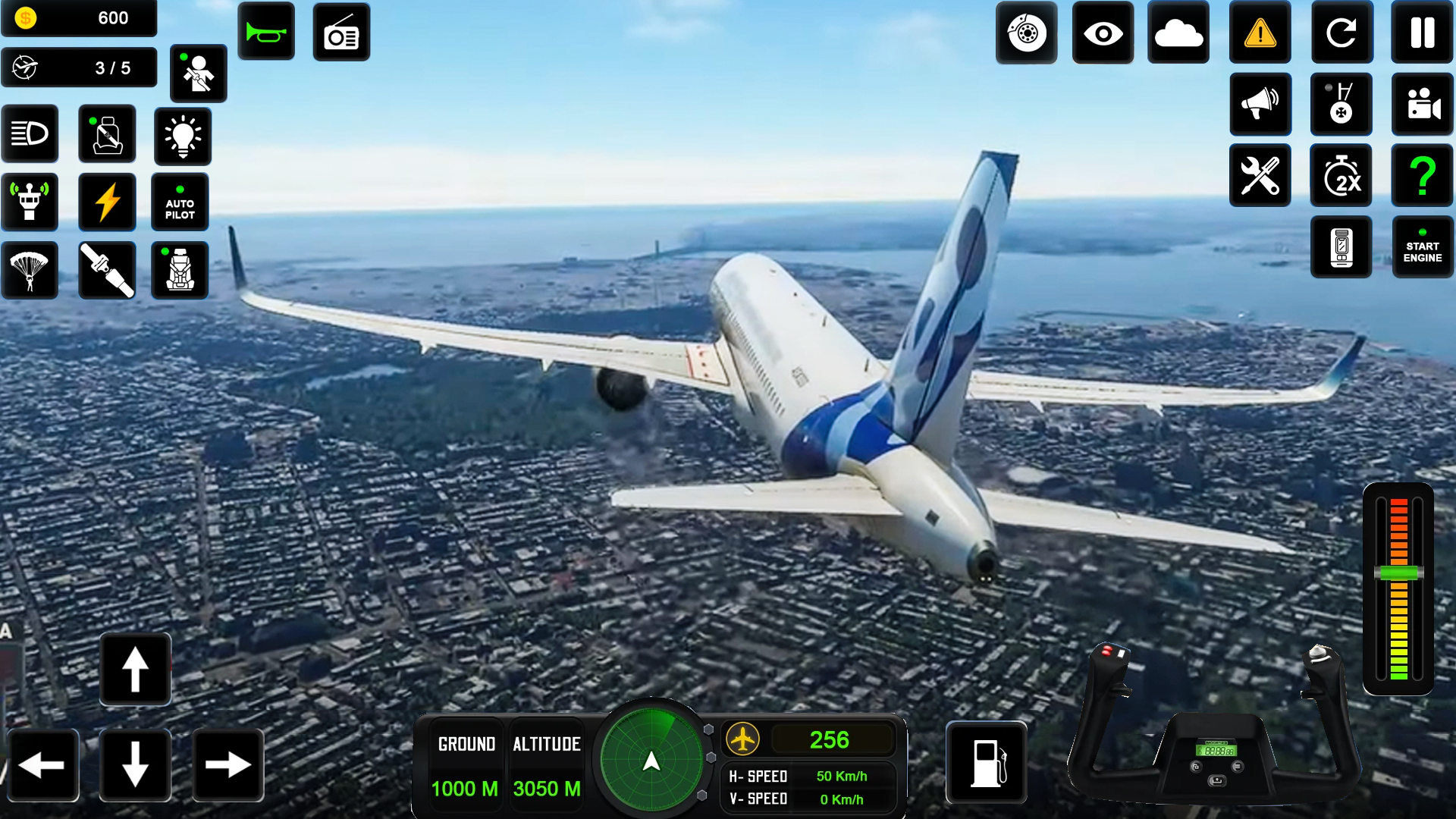Open the in-flight radio
Screen dimensions: 1456x819
tap(341, 32)
